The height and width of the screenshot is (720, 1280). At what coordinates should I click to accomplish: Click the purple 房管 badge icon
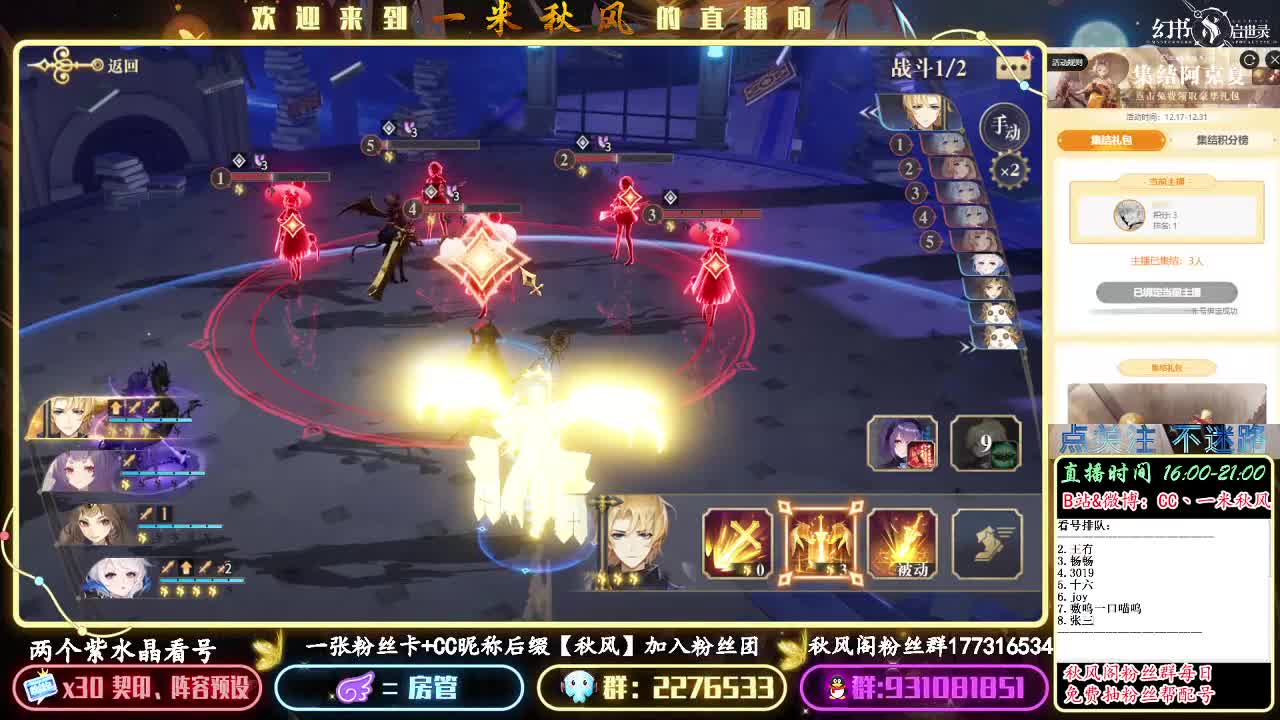click(x=356, y=689)
